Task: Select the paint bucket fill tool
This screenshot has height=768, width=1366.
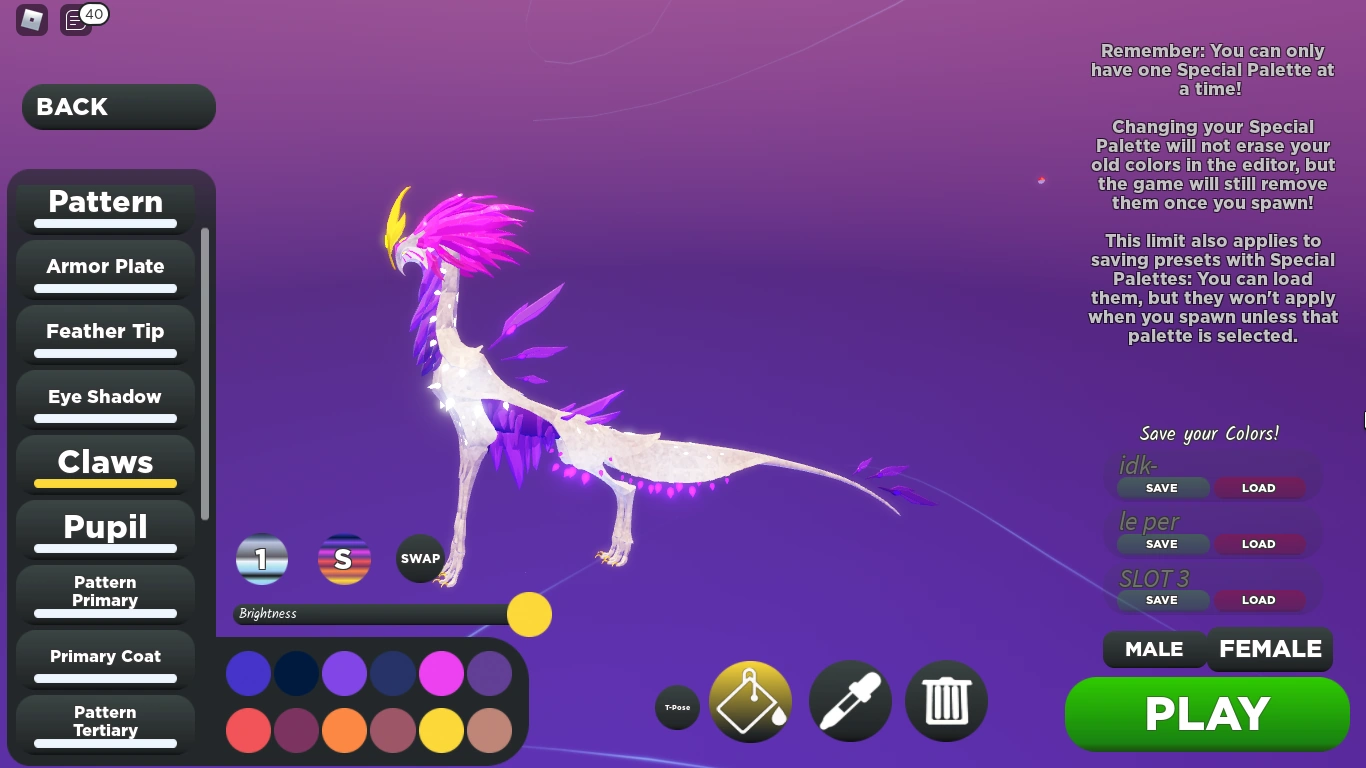Action: click(x=750, y=701)
